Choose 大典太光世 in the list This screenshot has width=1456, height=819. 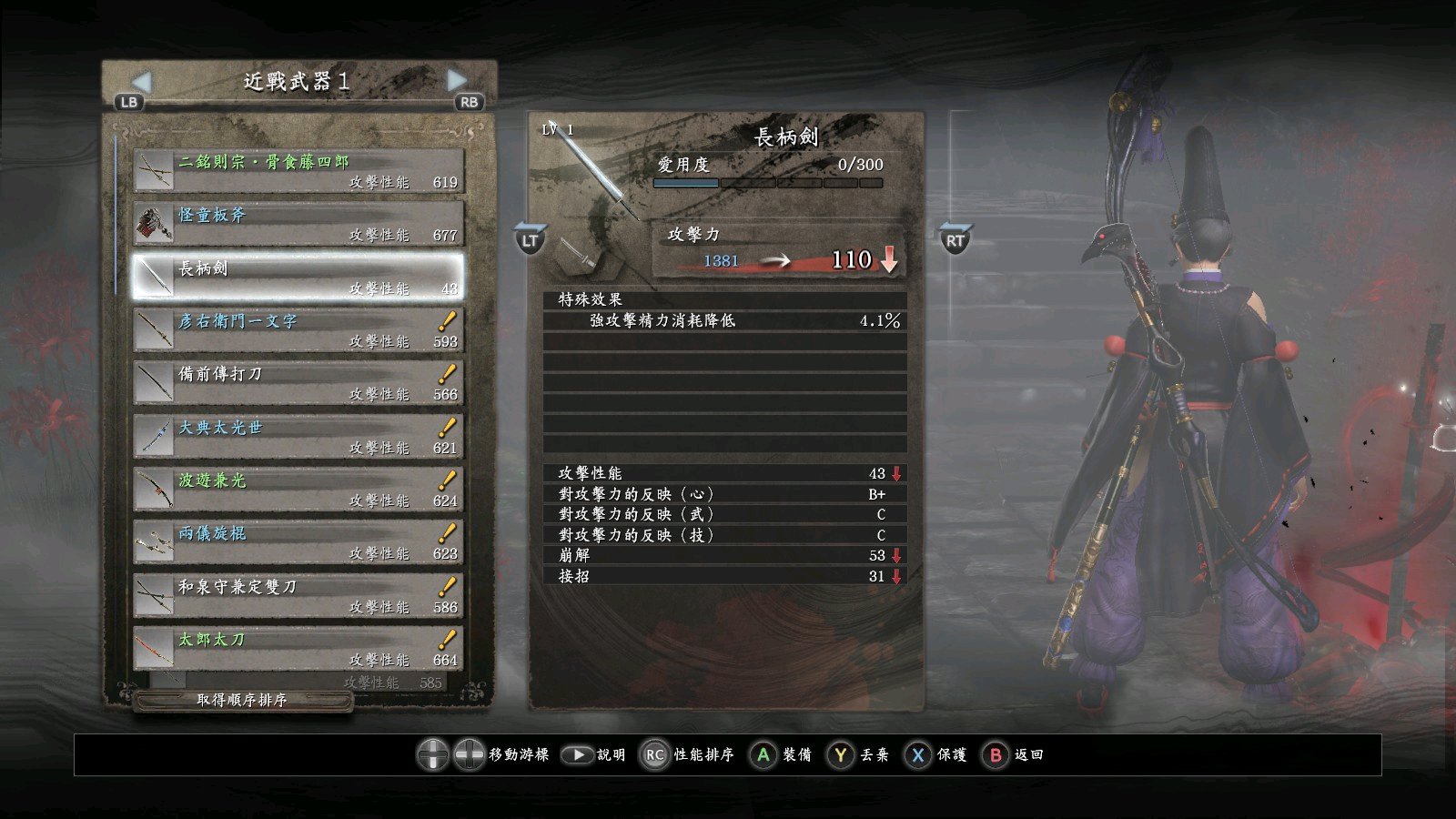298,436
